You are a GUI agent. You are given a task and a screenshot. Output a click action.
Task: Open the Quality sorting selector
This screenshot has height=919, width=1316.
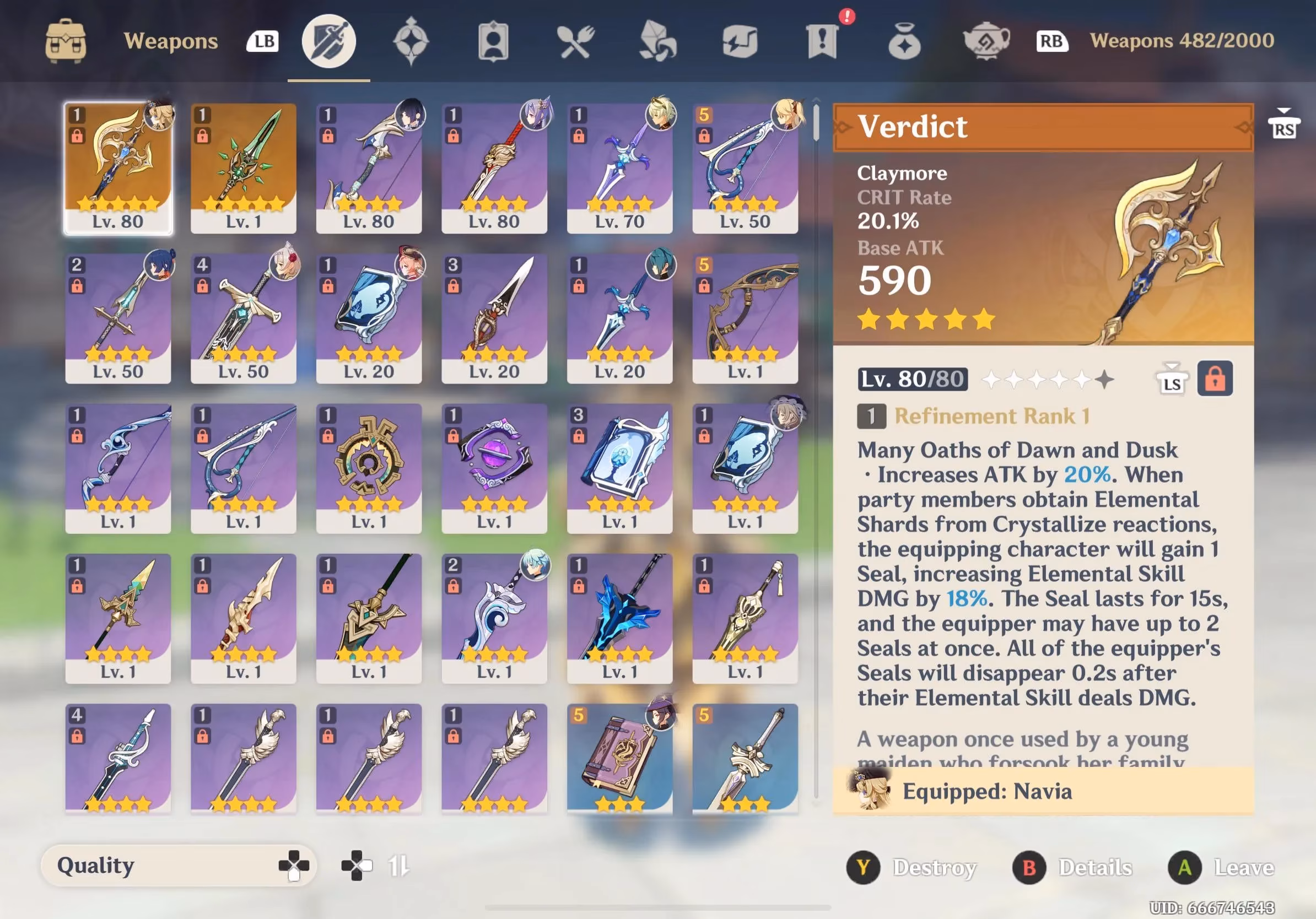(177, 866)
